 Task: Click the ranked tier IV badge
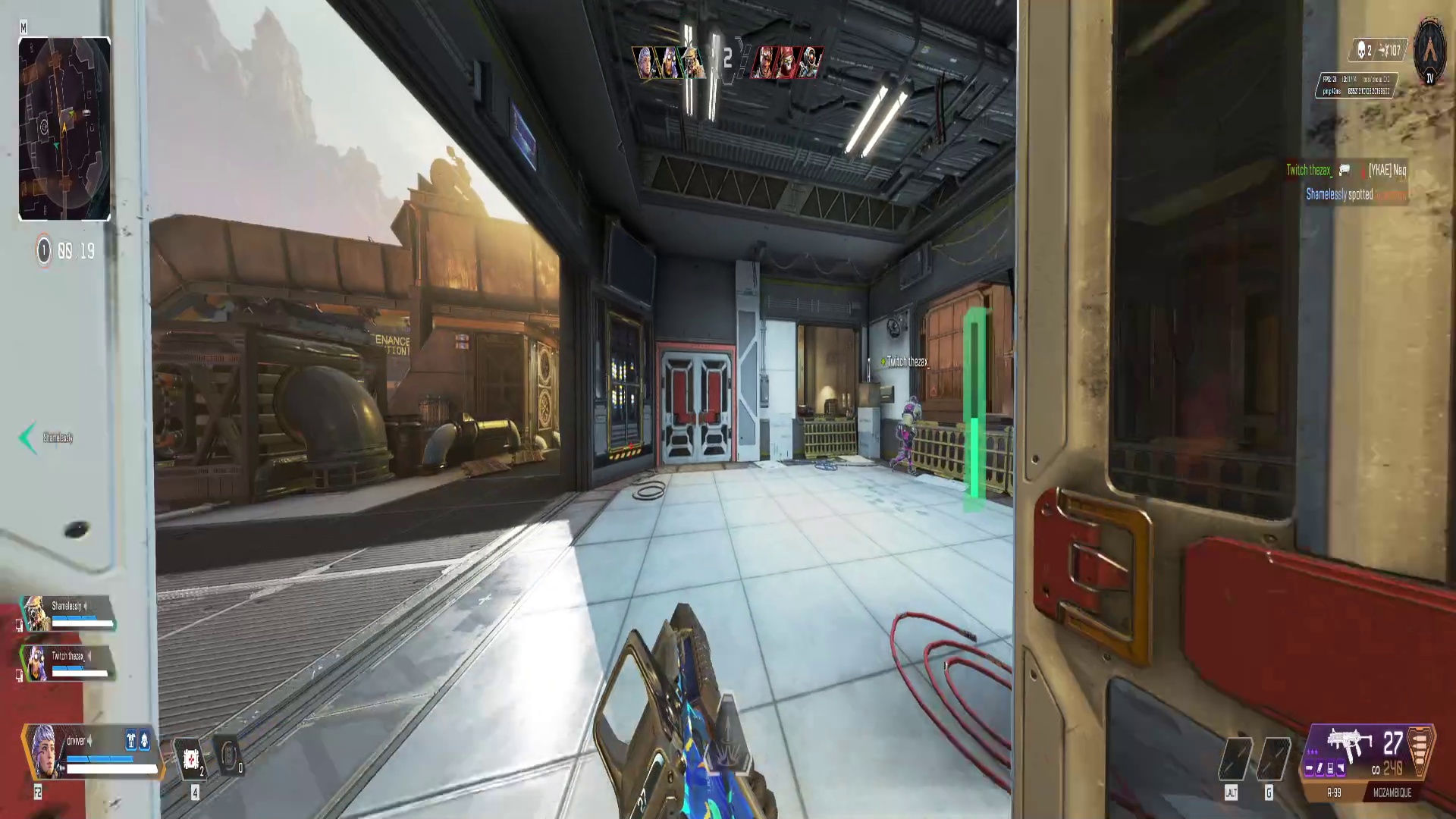click(x=1430, y=53)
